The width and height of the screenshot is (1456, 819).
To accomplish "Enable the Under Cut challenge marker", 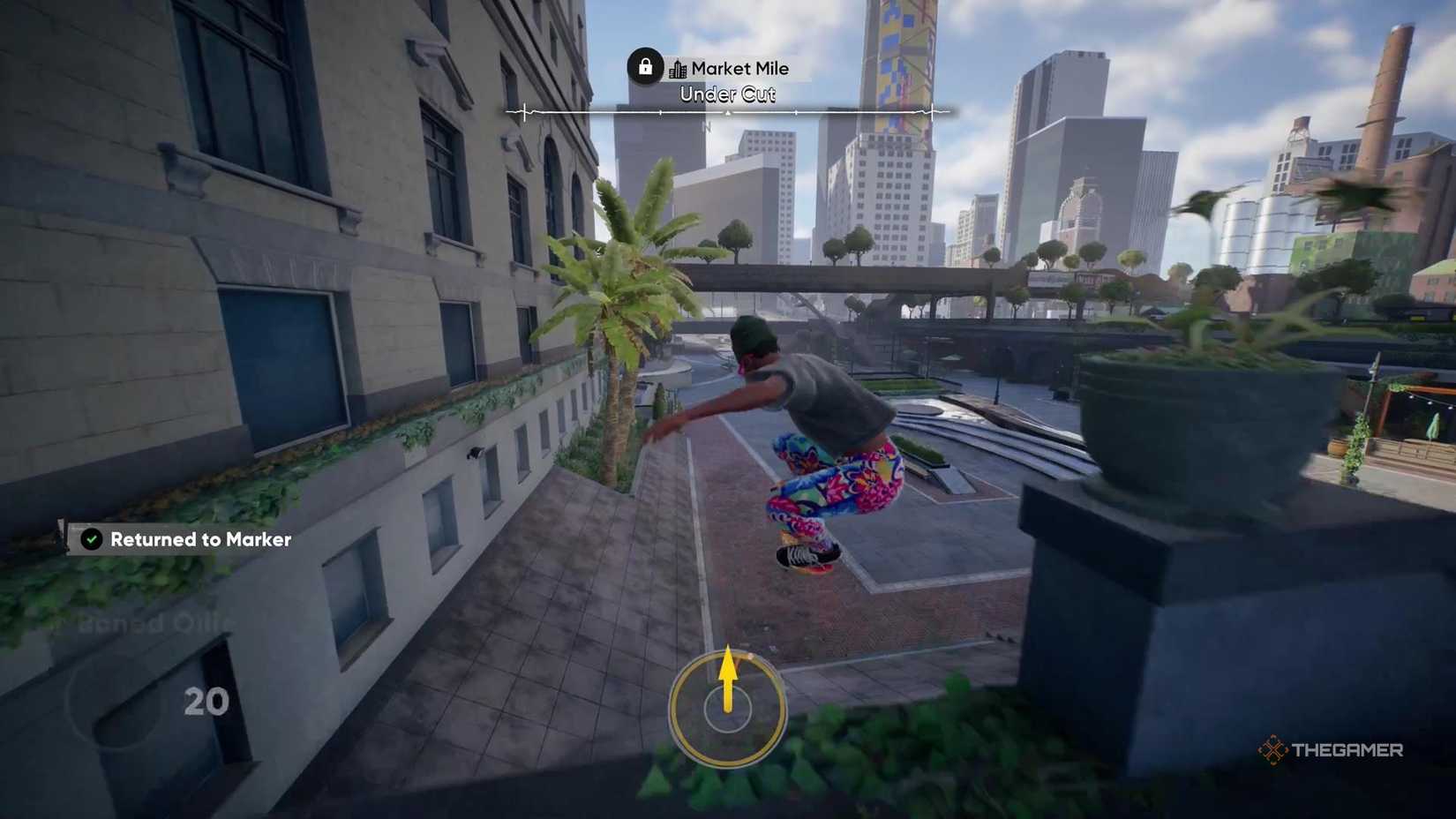I will pos(727,94).
